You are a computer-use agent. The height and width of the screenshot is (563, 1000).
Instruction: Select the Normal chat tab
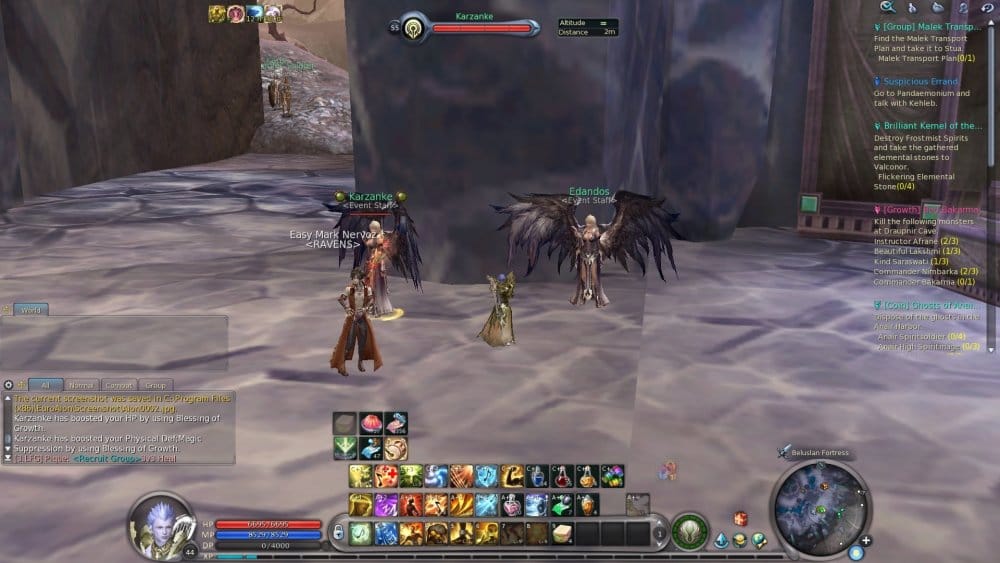click(x=83, y=384)
